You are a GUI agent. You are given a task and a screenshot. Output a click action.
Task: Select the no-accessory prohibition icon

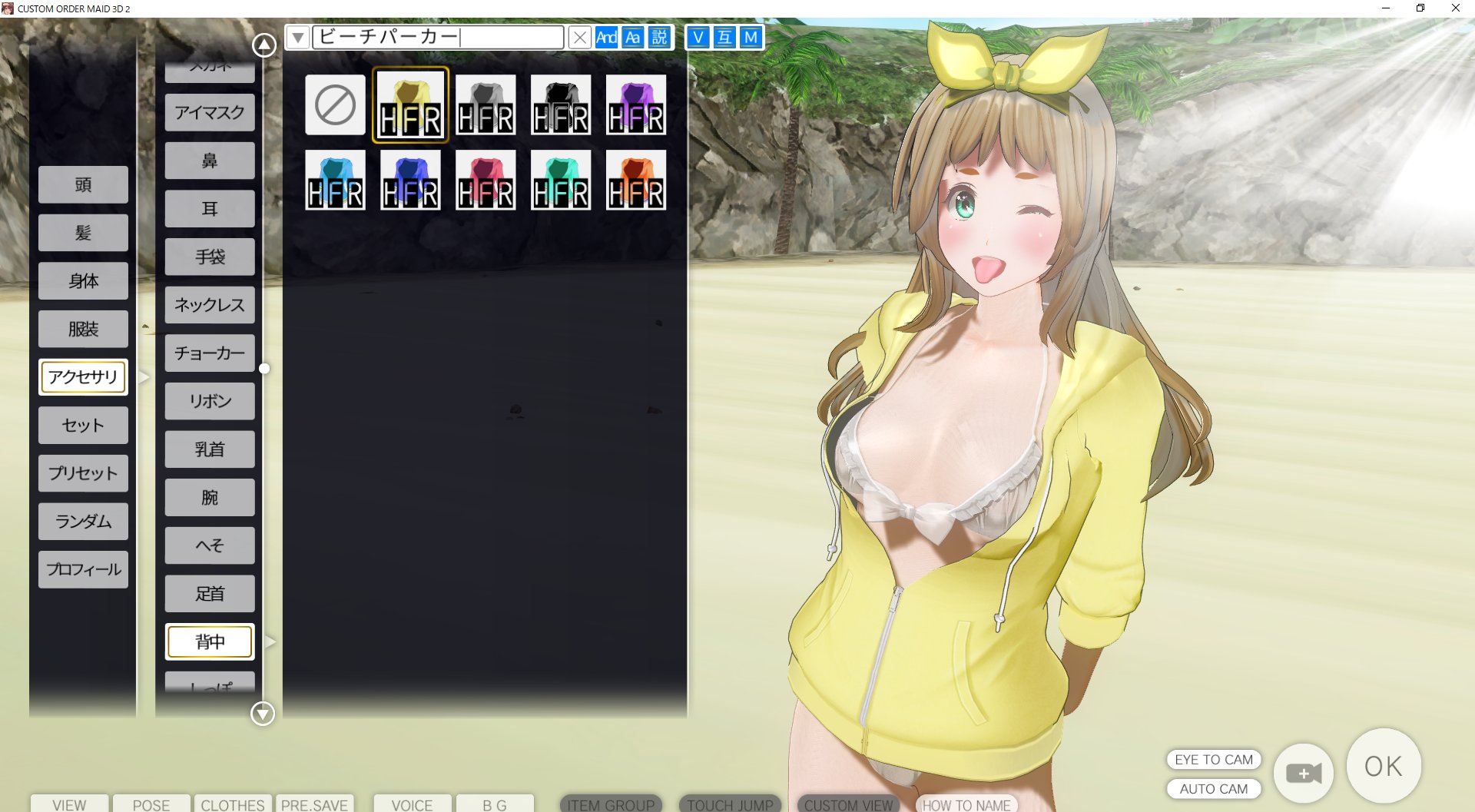pos(334,104)
